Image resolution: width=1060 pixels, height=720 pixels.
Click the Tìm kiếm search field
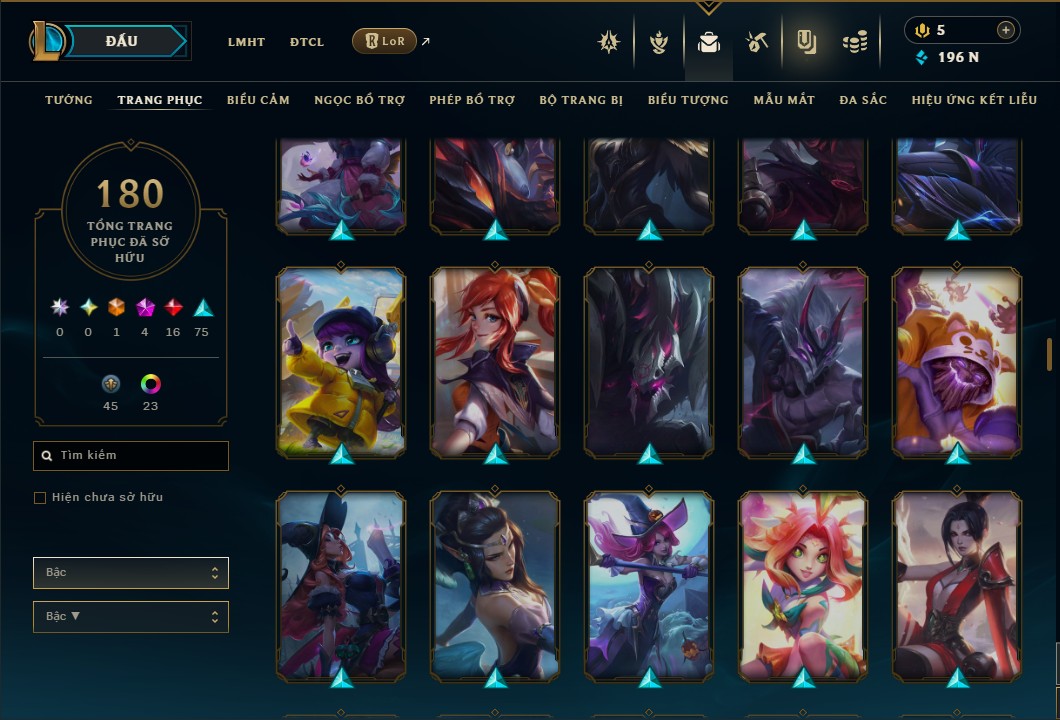click(131, 456)
